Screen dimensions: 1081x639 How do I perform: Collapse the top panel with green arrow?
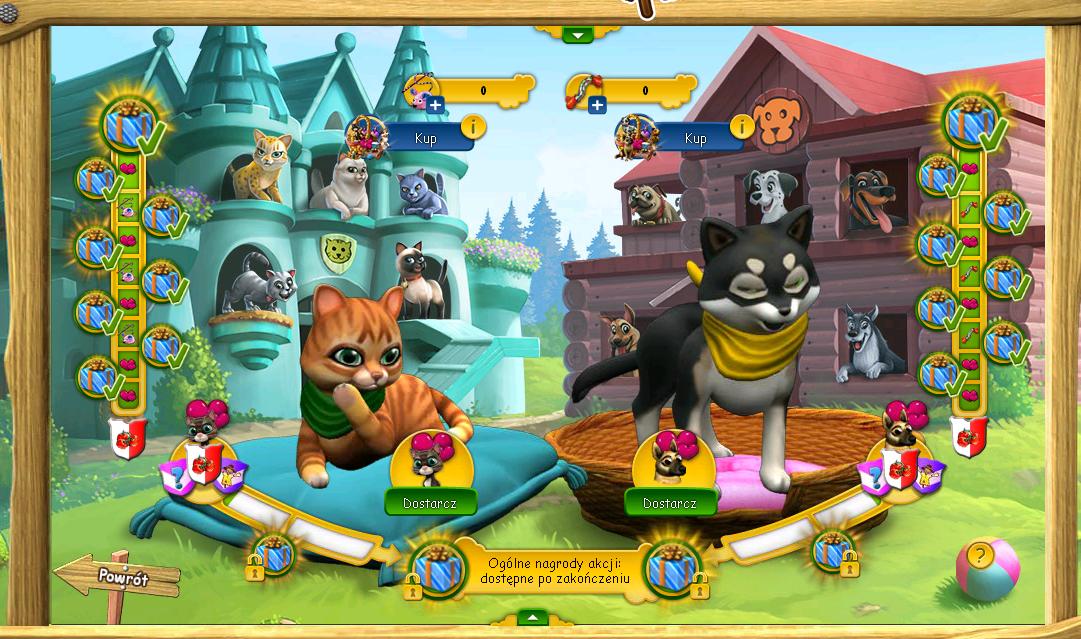577,35
